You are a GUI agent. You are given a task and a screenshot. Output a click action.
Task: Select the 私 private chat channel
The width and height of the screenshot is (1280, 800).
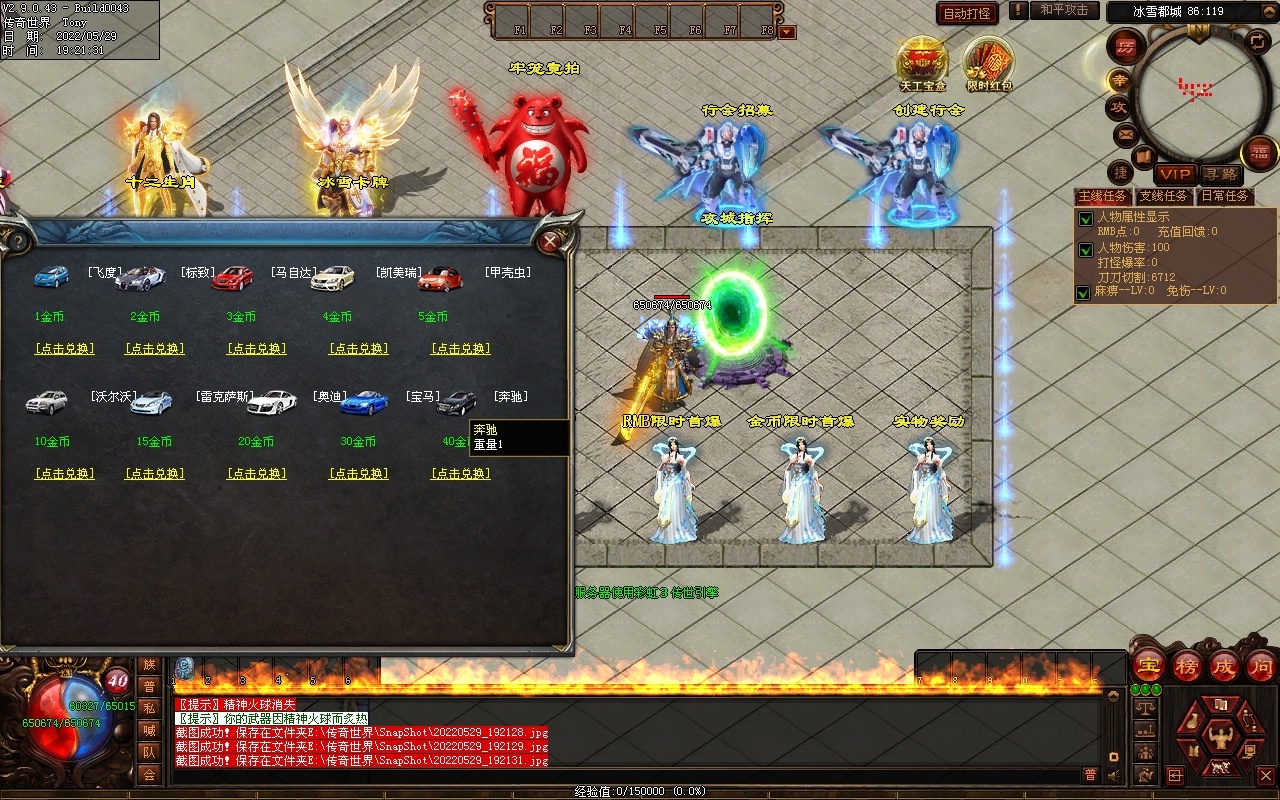coord(149,708)
